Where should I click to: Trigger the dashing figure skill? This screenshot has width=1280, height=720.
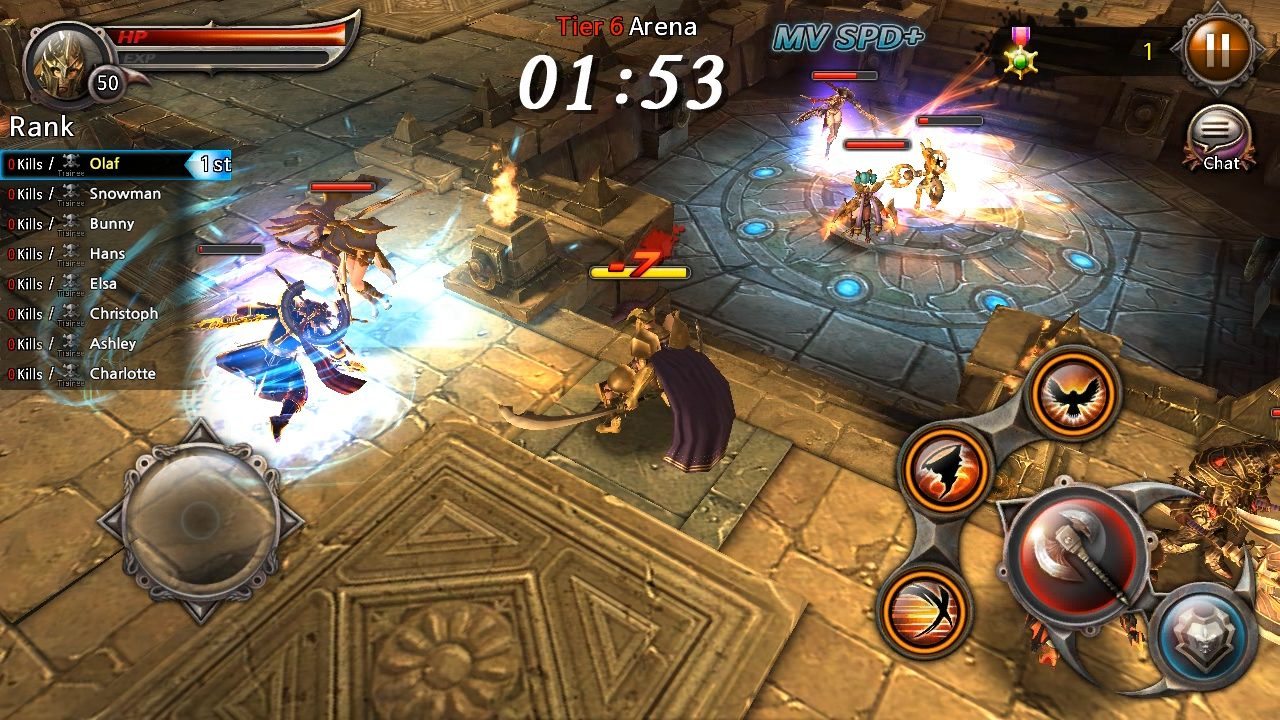(923, 608)
